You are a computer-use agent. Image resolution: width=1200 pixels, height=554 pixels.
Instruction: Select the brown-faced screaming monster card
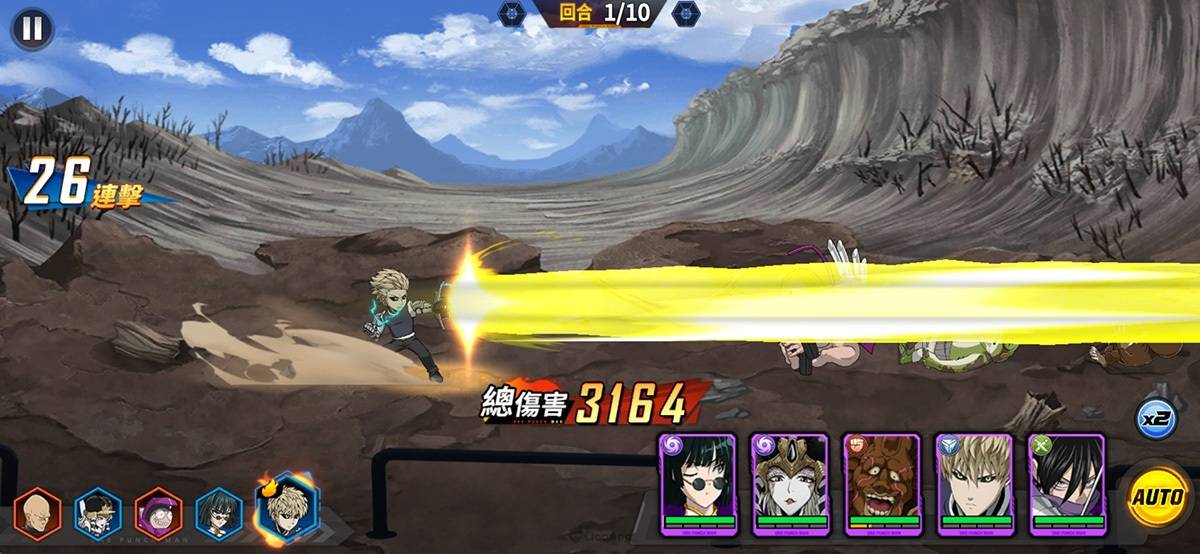pos(882,484)
